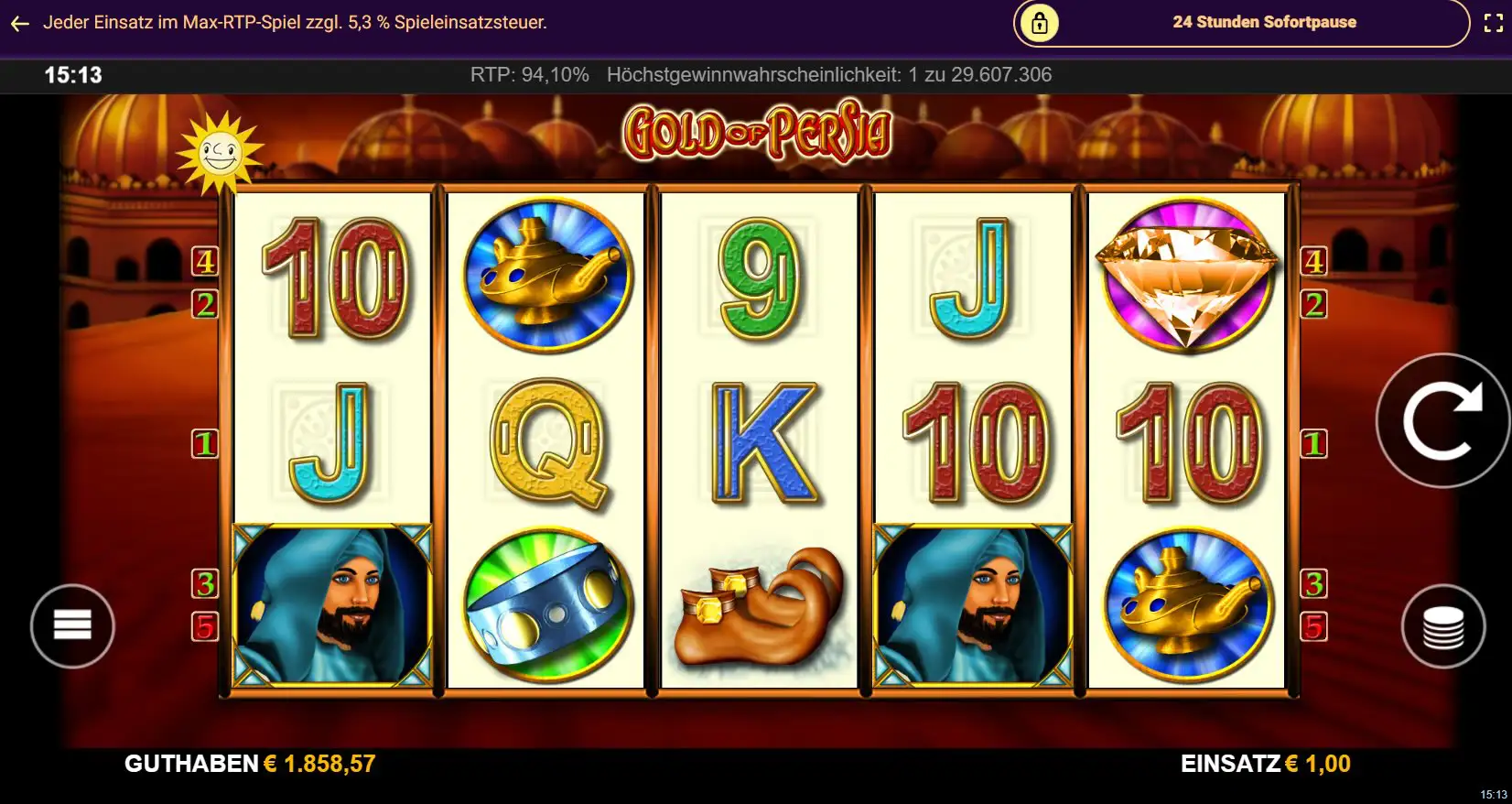
Task: Expand payline marker 3 on the left
Action: [204, 582]
